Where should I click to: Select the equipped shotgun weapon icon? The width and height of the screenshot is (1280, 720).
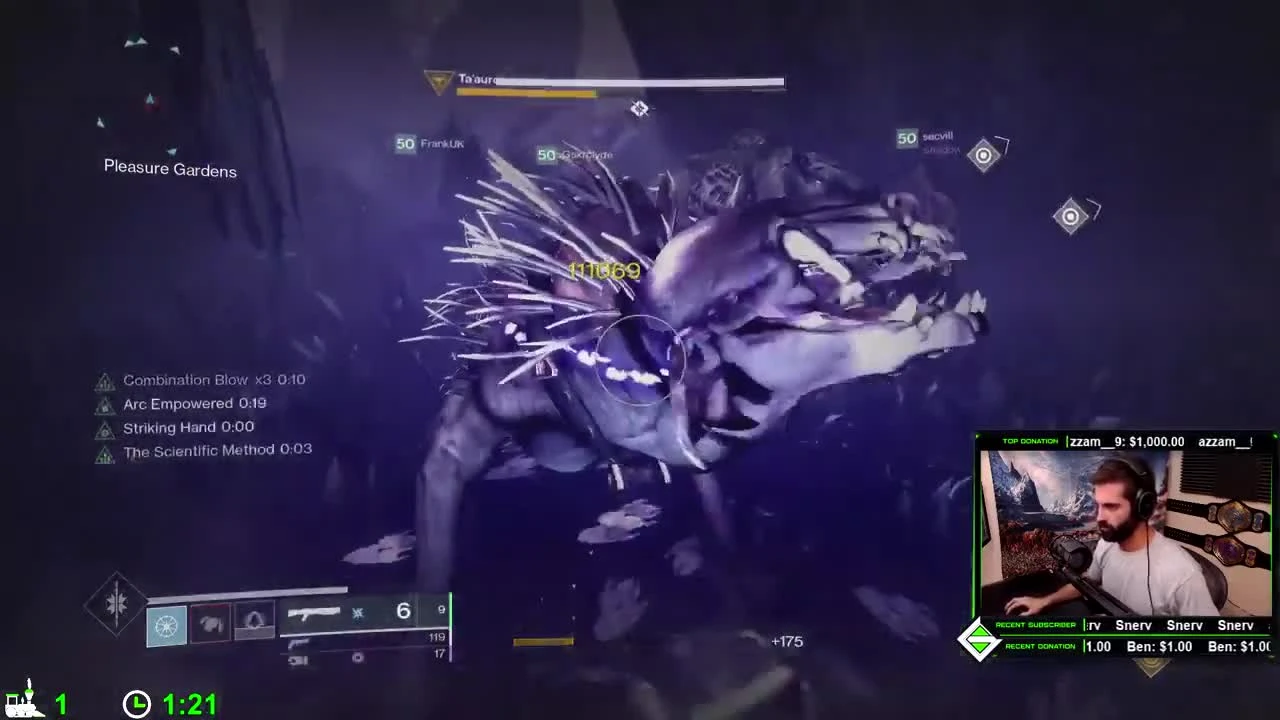(315, 611)
